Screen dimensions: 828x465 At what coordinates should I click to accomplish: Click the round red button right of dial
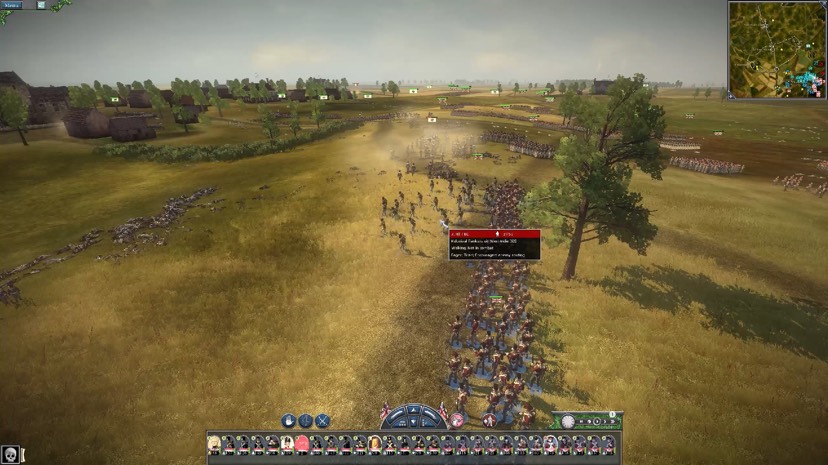click(x=457, y=420)
